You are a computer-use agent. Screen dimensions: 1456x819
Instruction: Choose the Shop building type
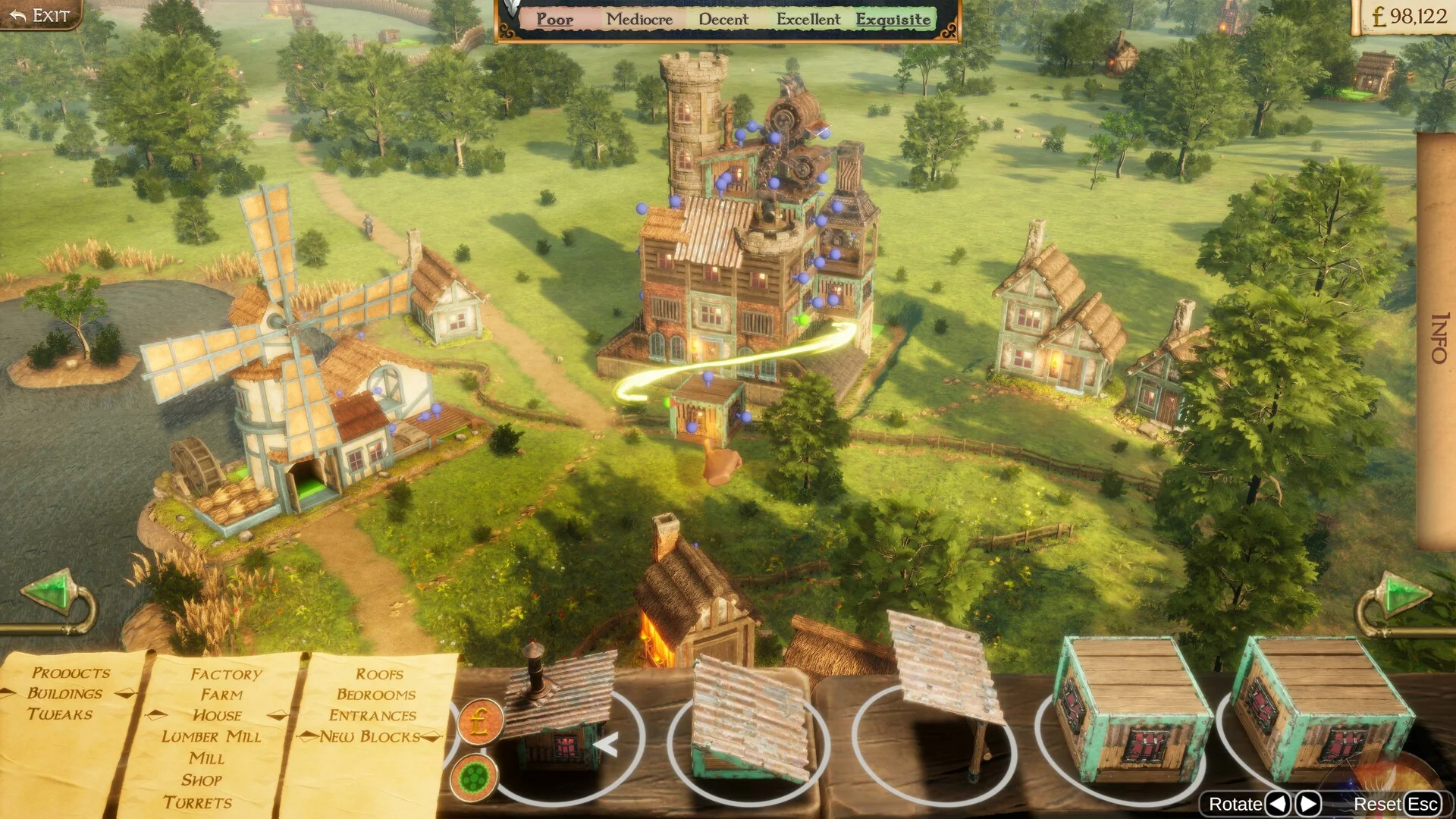pyautogui.click(x=202, y=780)
